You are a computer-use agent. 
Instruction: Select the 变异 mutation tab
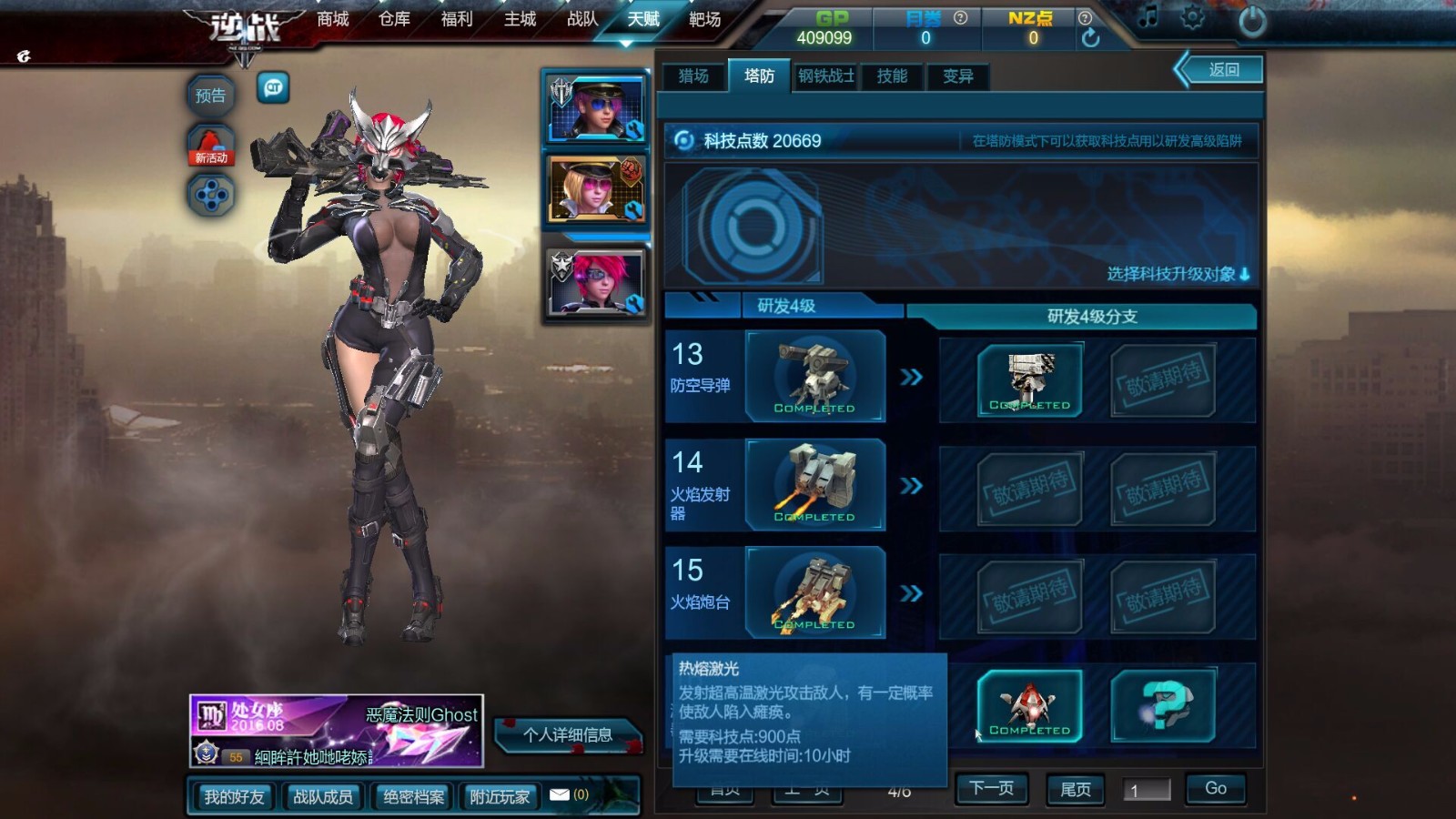coord(957,76)
